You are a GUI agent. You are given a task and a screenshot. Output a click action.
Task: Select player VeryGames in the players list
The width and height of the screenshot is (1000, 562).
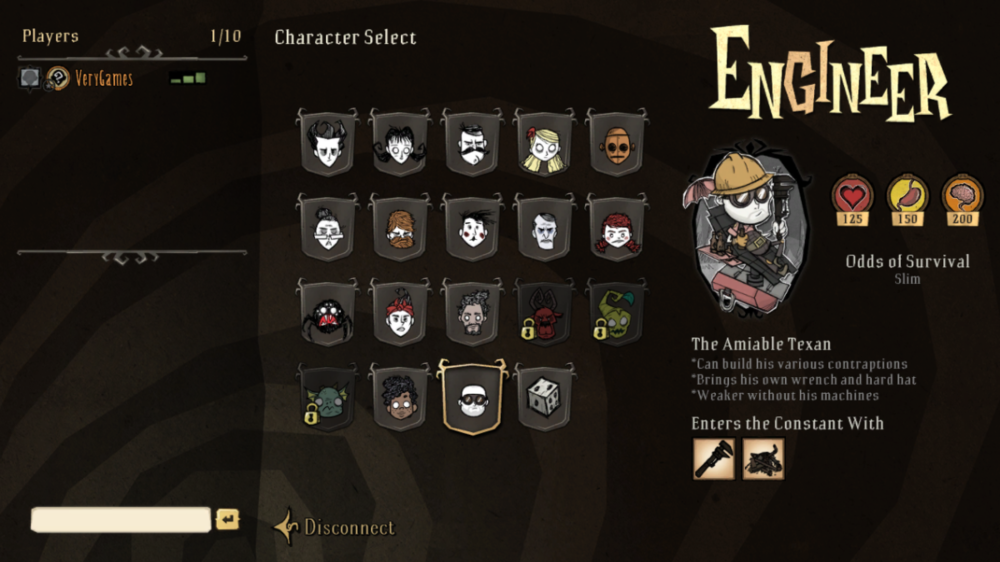point(103,78)
